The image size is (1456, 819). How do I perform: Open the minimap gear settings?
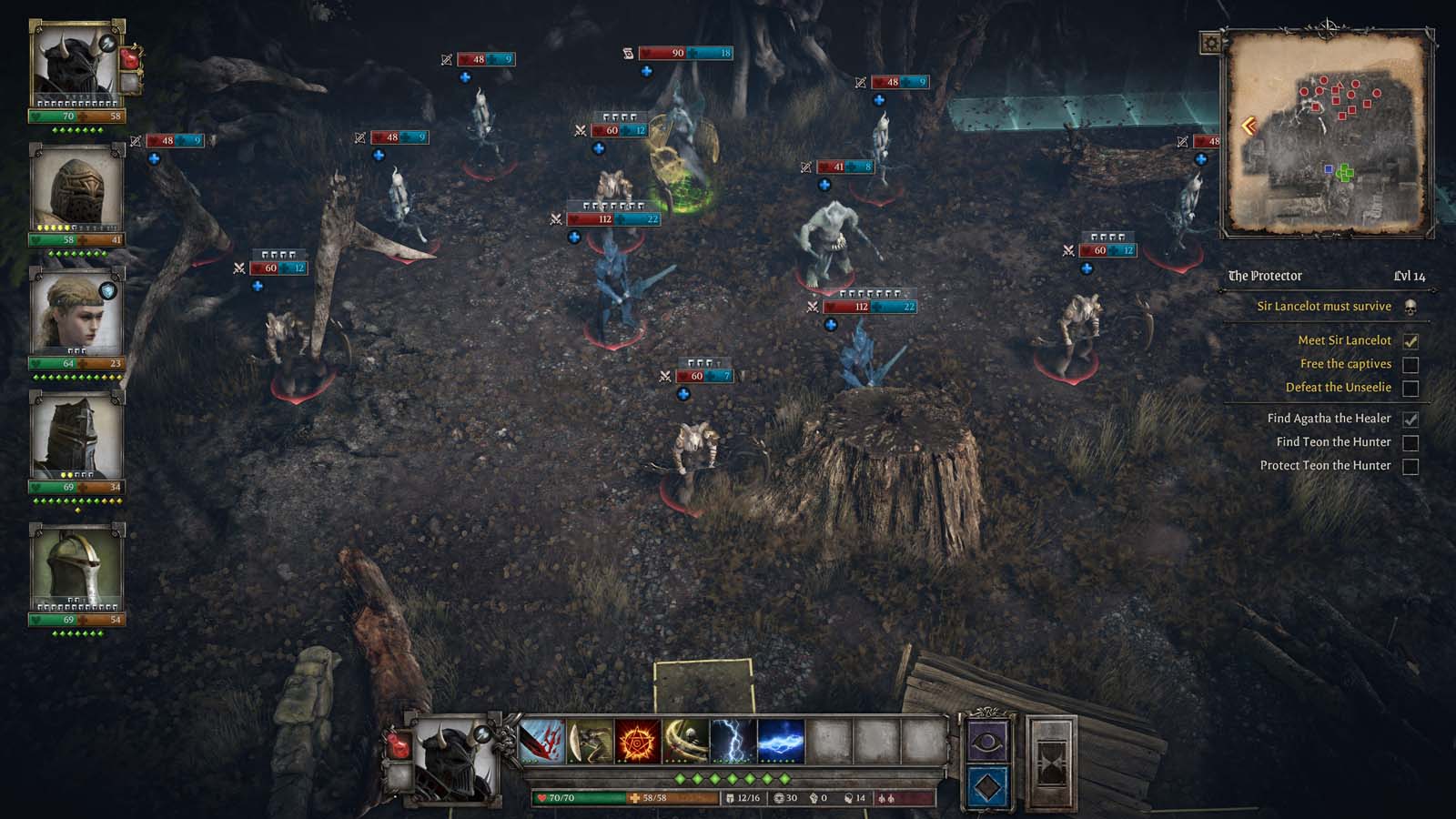coord(1211,43)
